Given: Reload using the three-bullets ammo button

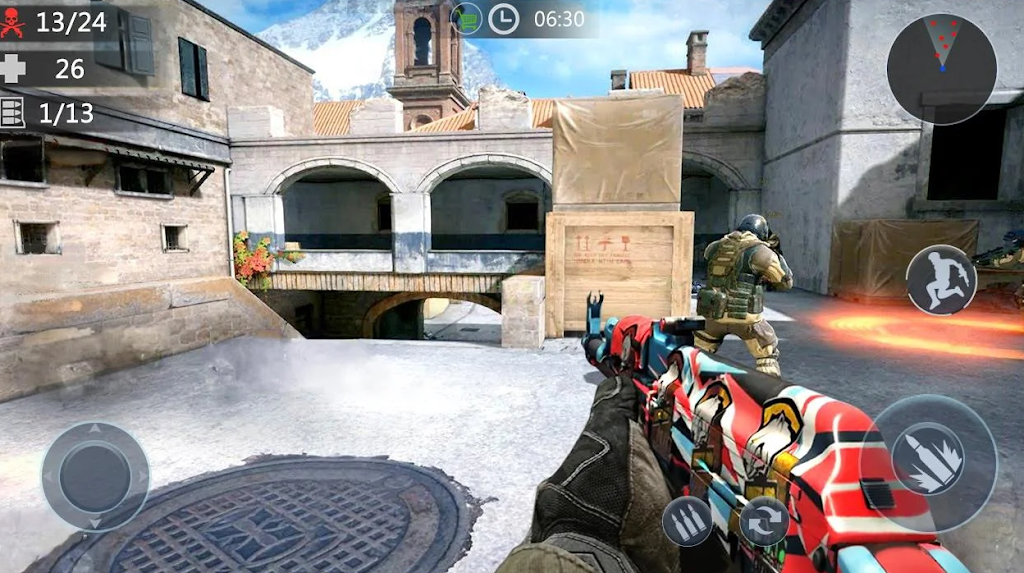Looking at the screenshot, I should tap(687, 521).
